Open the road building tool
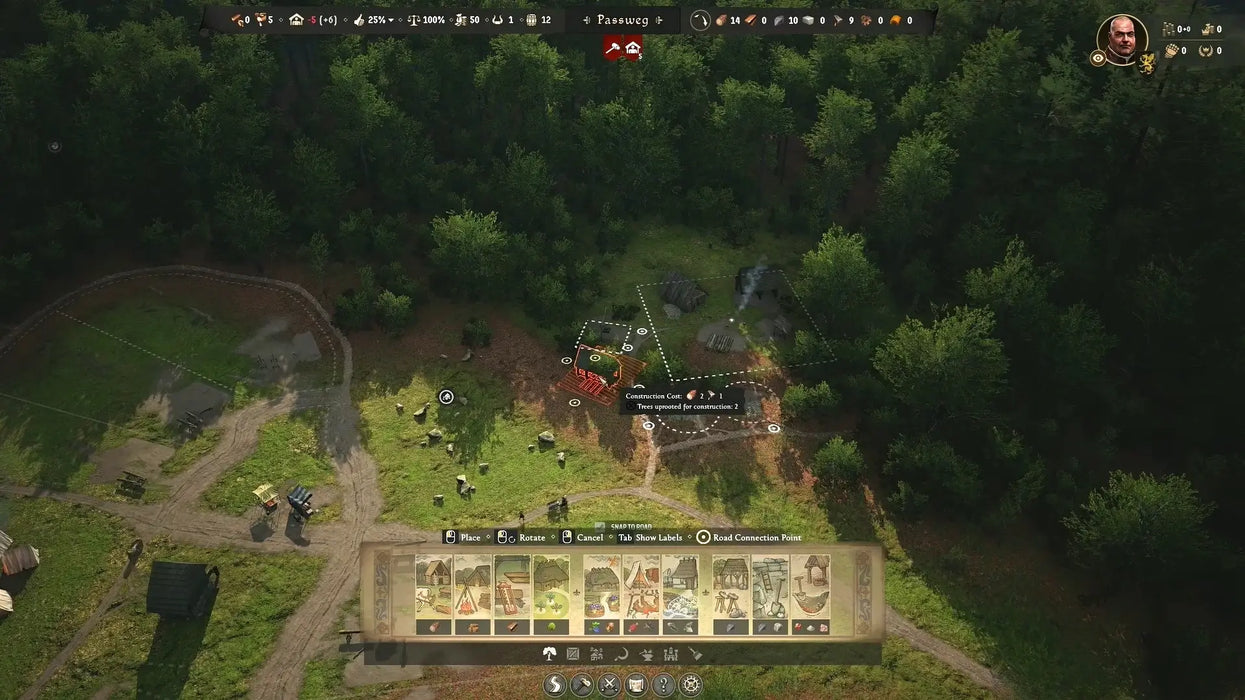Screen dimensions: 1245x700 tap(556, 685)
